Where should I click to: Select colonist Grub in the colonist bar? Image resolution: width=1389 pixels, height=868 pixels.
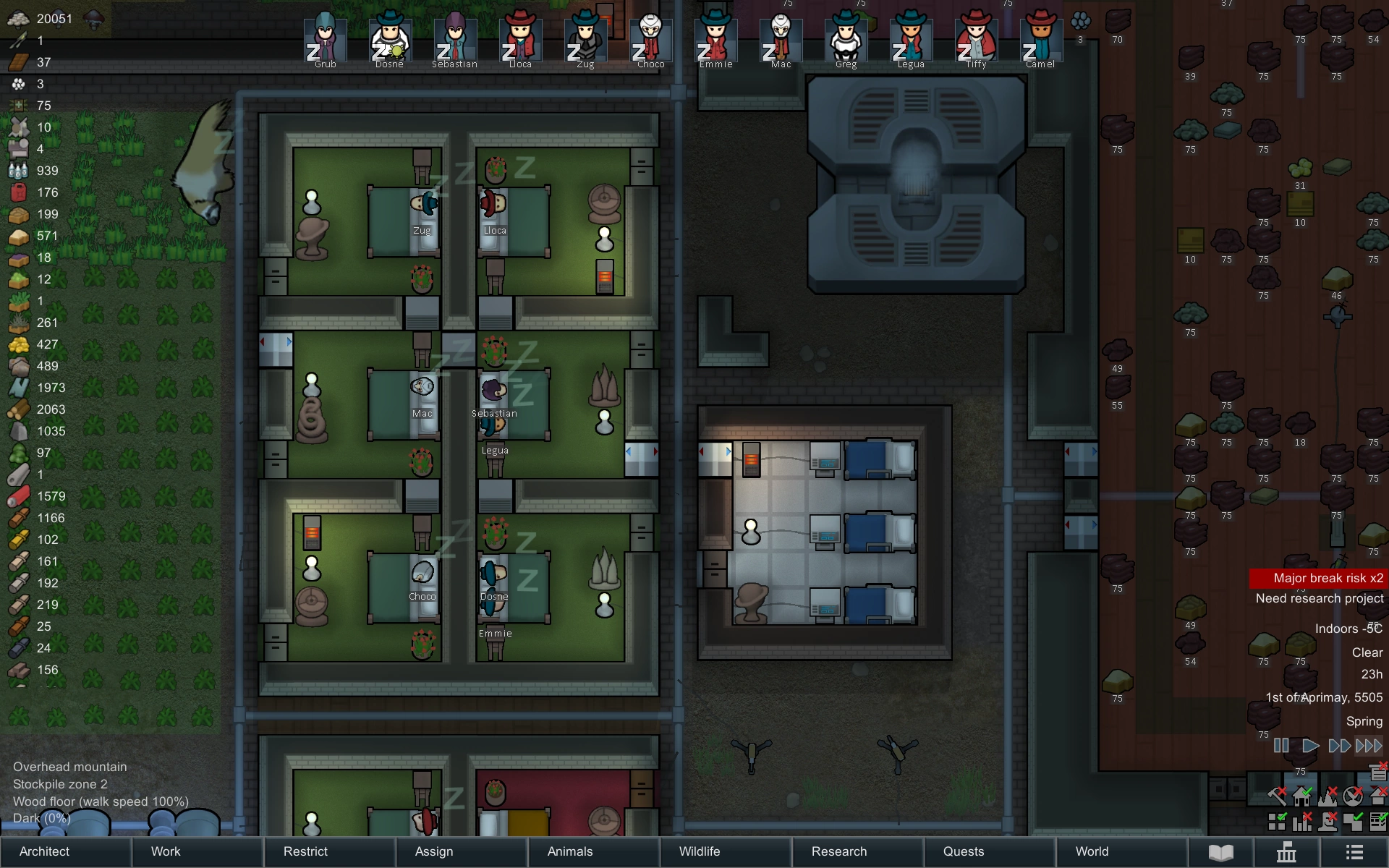click(325, 40)
